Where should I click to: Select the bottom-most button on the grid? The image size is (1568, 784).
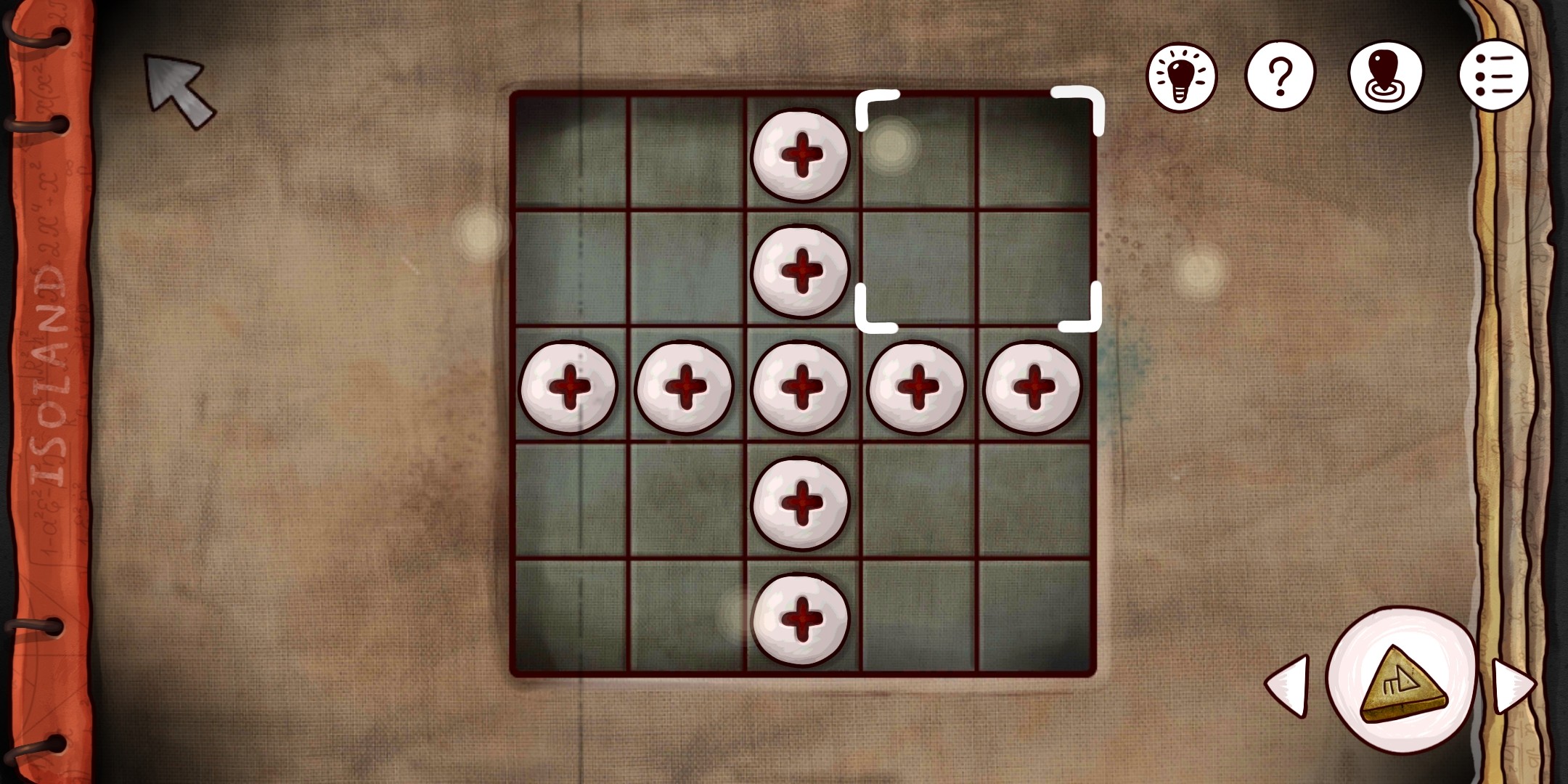[x=800, y=619]
